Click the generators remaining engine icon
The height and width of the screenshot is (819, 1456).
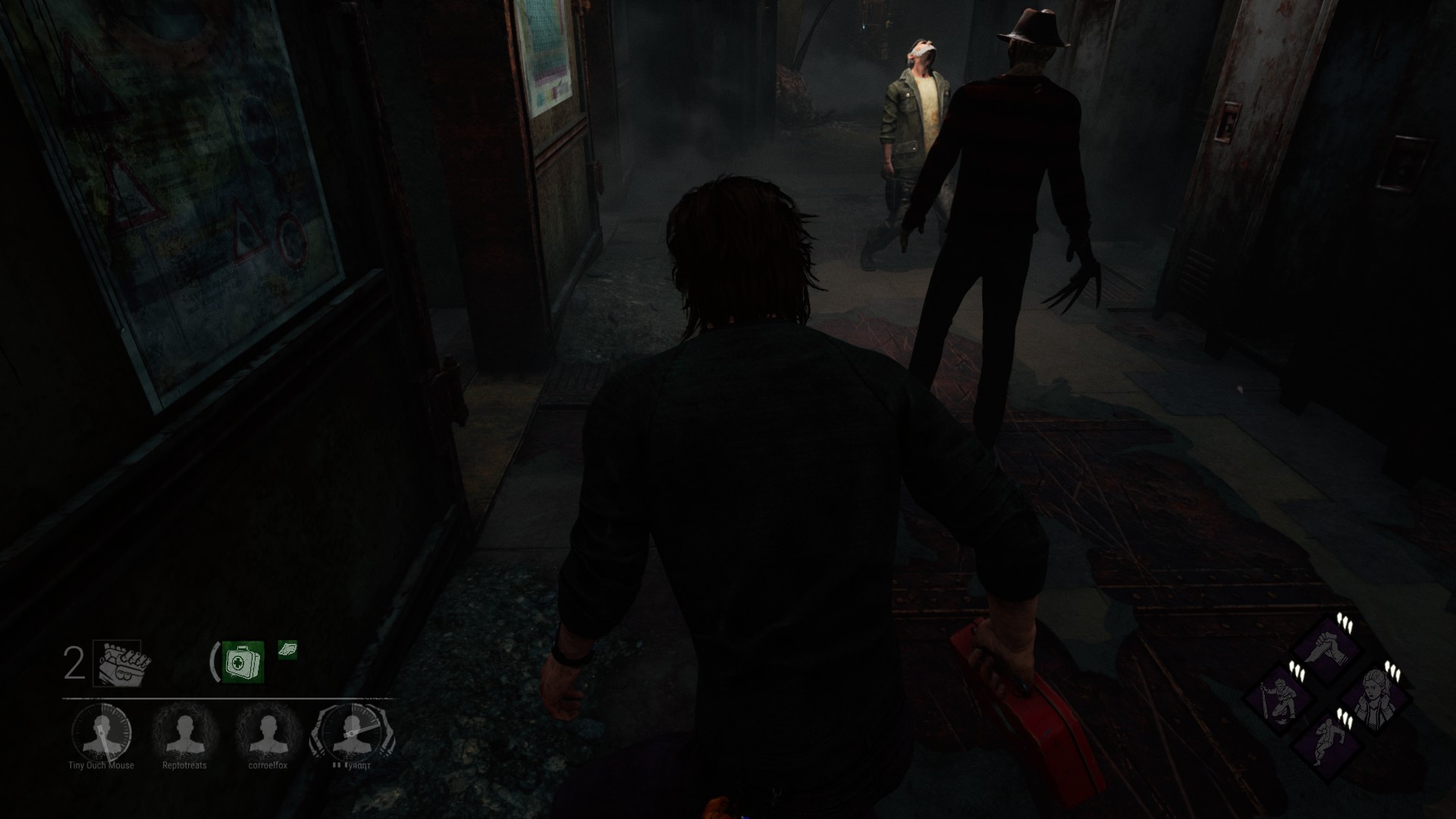tap(121, 664)
